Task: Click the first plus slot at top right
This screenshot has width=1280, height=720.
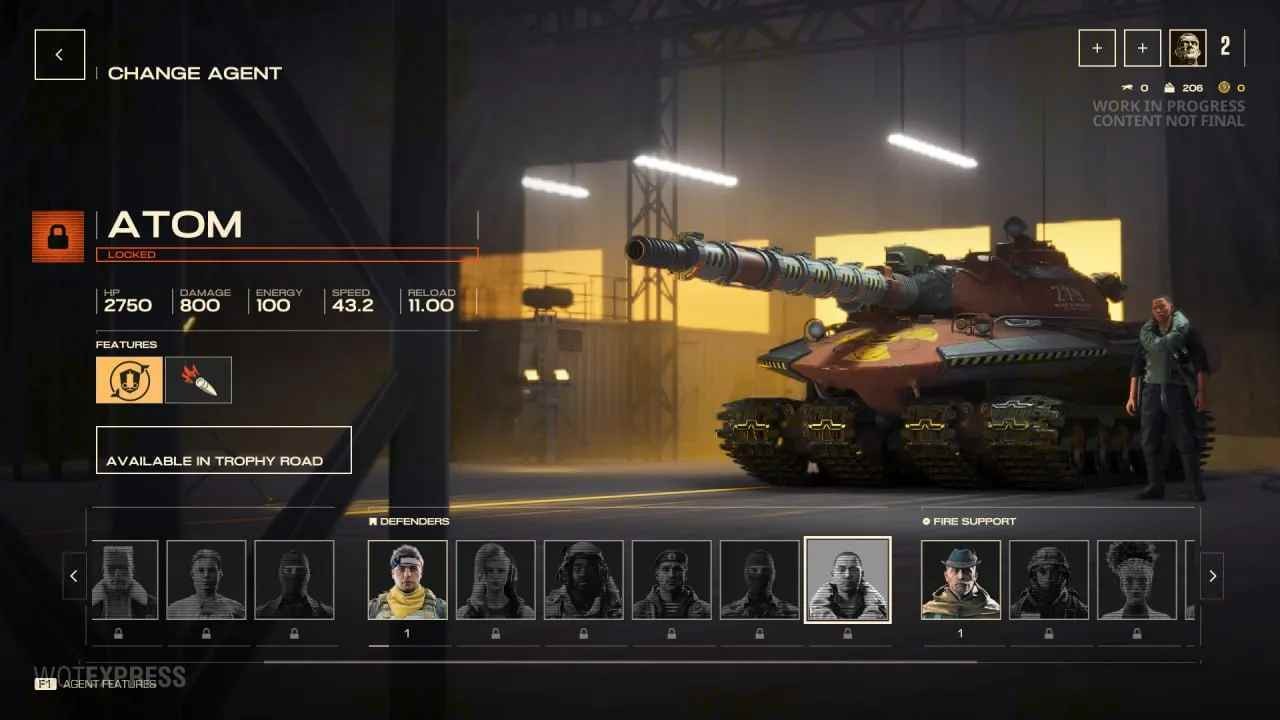Action: [x=1097, y=47]
